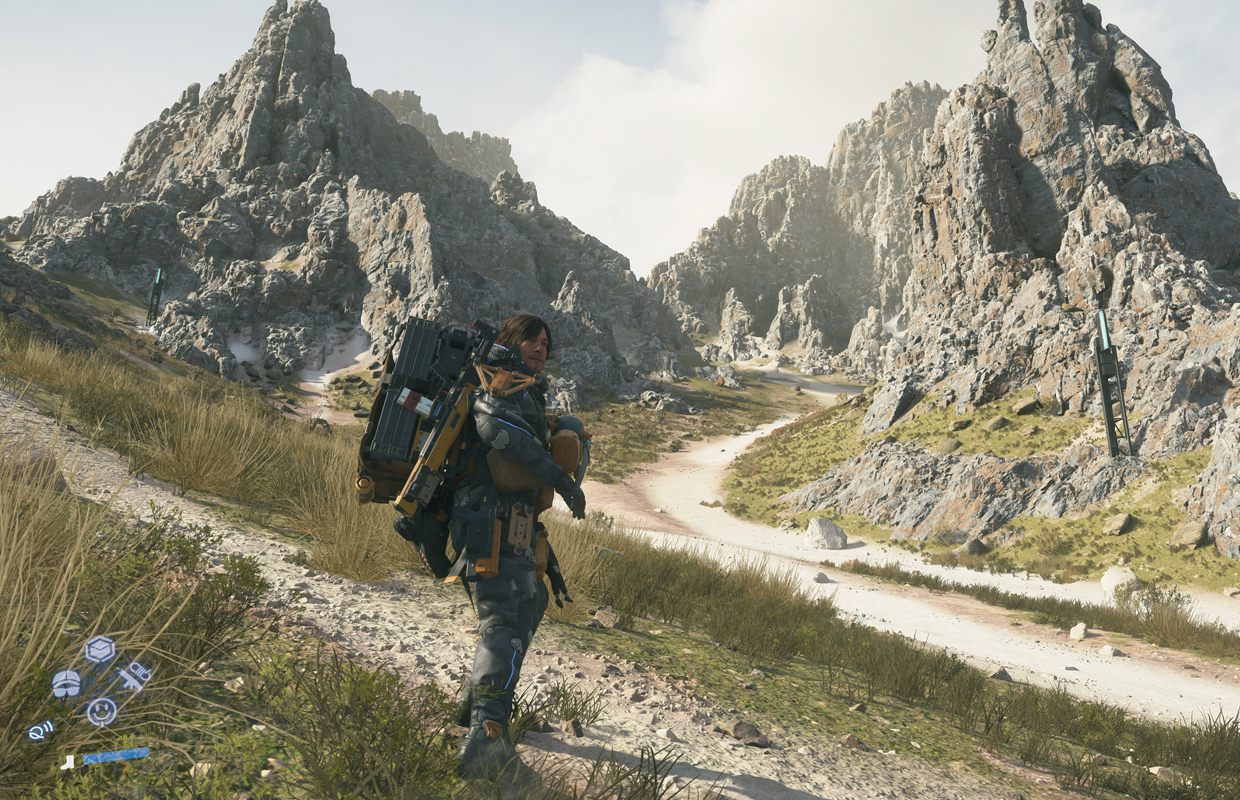1240x800 pixels.
Task: Choose the weapon and handcuffs icon
Action: [x=134, y=677]
